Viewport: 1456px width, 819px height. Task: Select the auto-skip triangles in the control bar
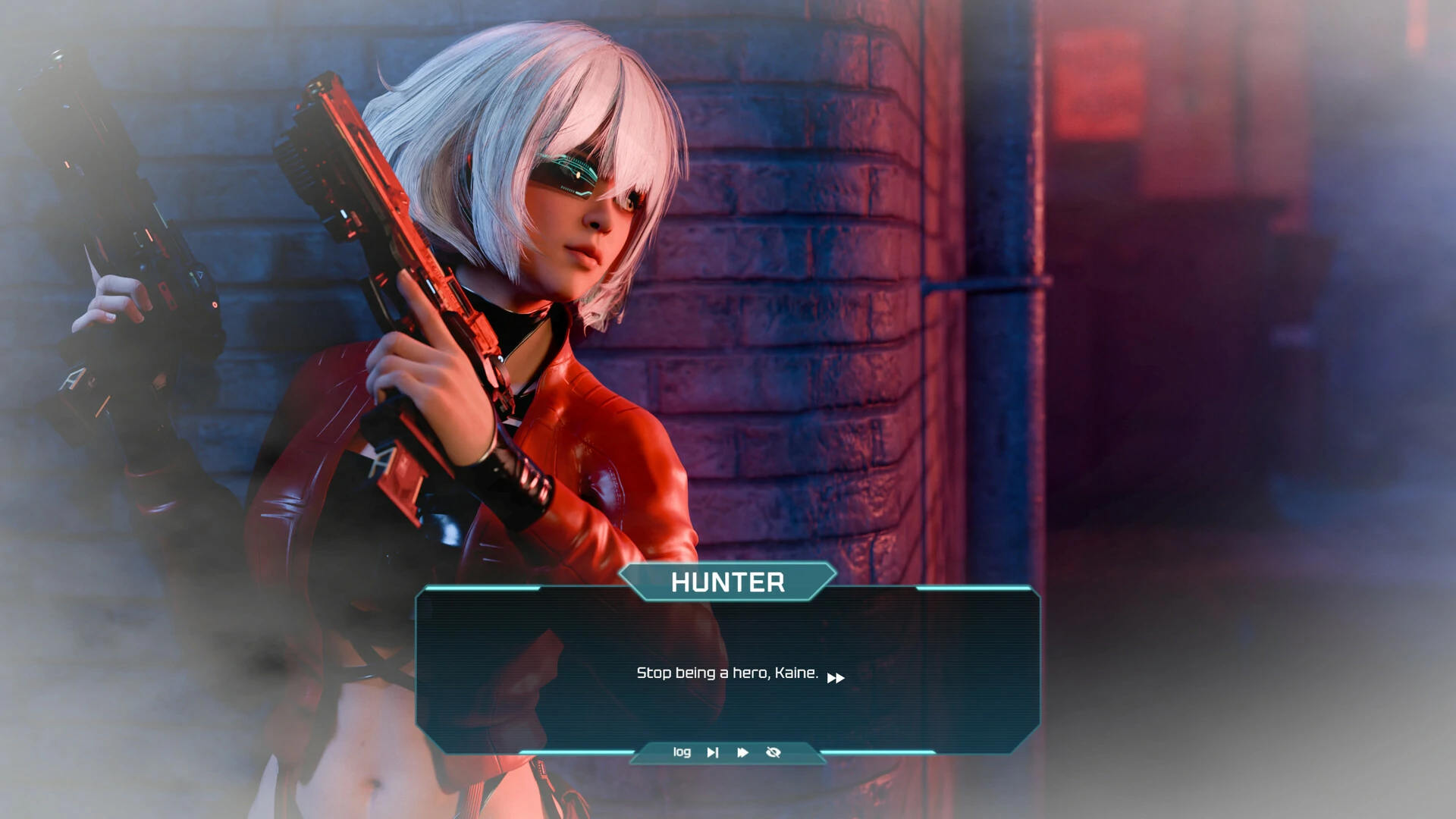pyautogui.click(x=742, y=752)
